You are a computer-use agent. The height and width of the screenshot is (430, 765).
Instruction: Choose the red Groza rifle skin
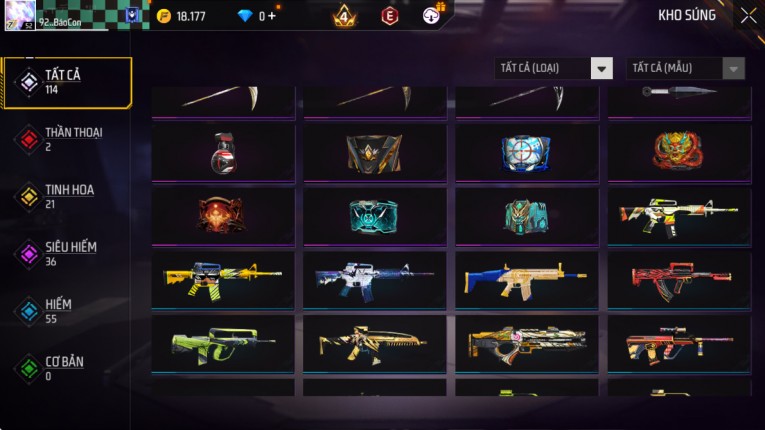(678, 279)
